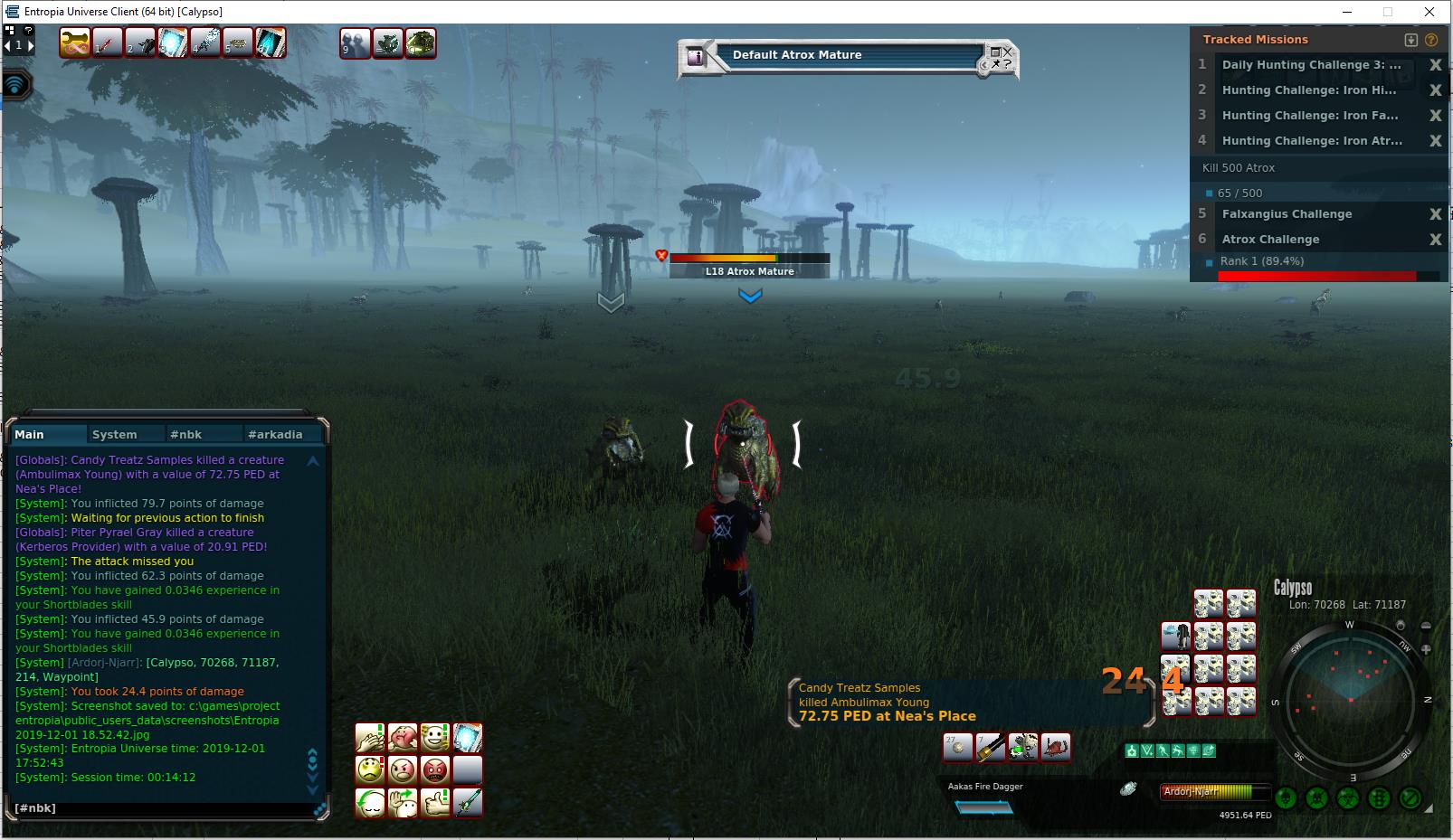Viewport: 1453px width, 840px height.
Task: Switch to the System chat tab
Action: pos(115,435)
